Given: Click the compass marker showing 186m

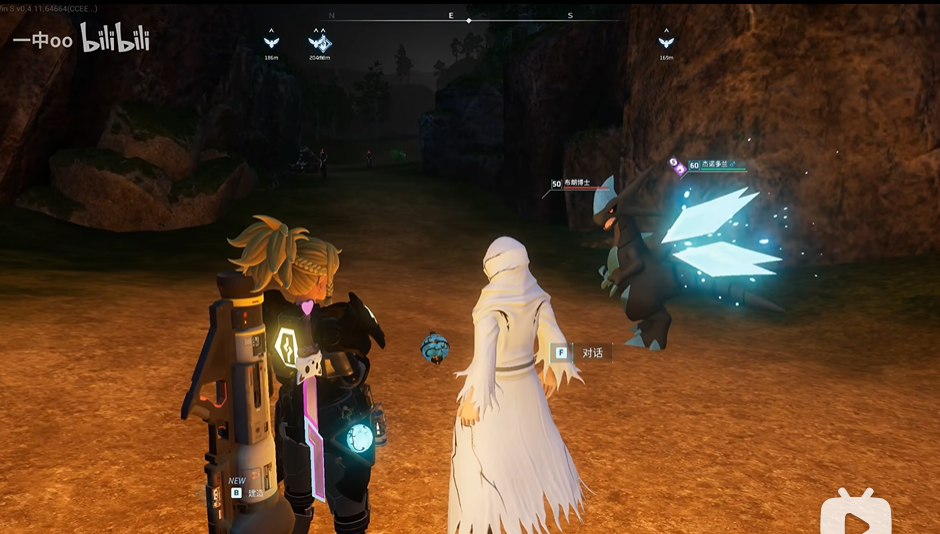Looking at the screenshot, I should pos(271,42).
